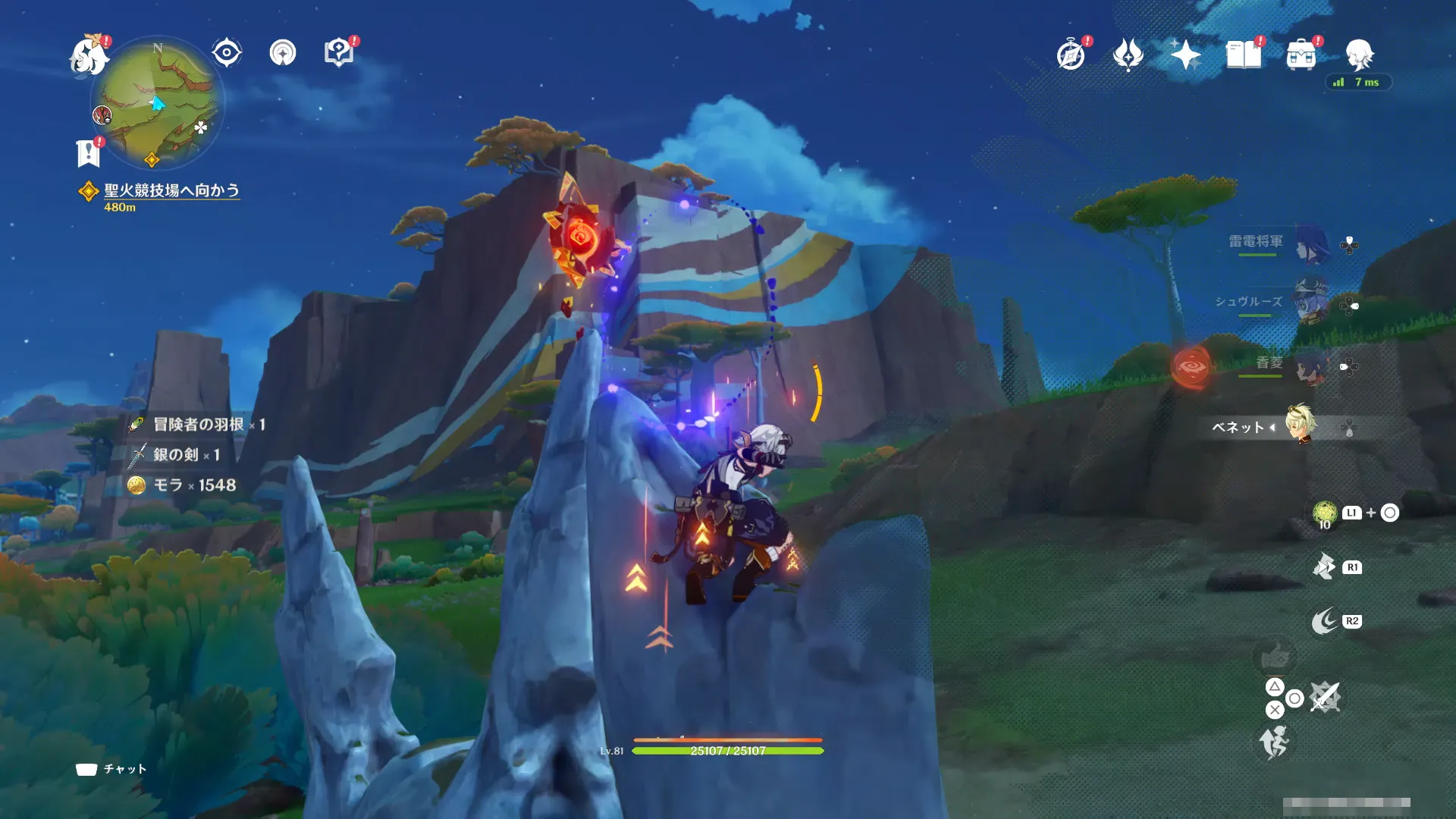Image resolution: width=1456 pixels, height=819 pixels.
Task: Open the adventurer handbook book icon
Action: tap(1244, 55)
